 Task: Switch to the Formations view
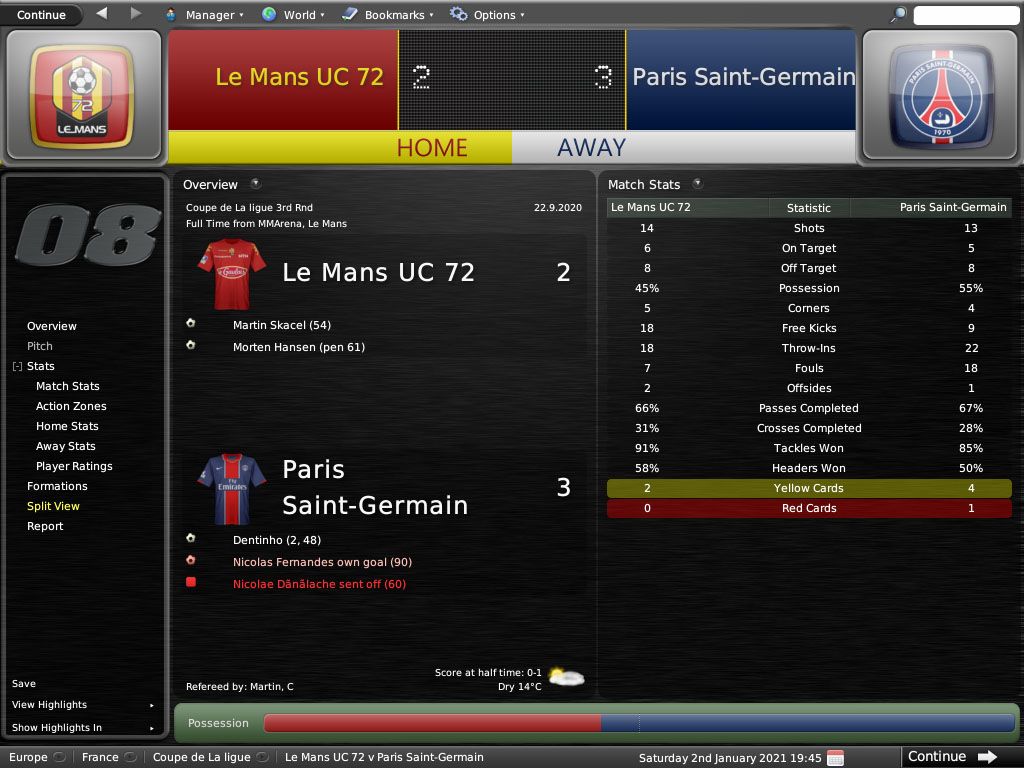pyautogui.click(x=57, y=486)
